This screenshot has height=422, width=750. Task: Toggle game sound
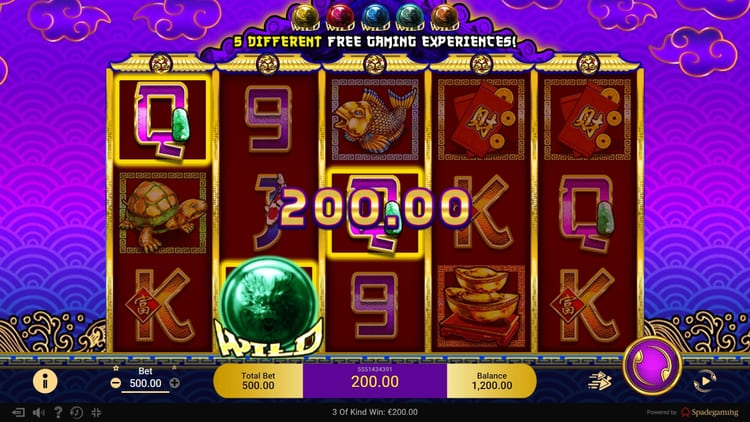tap(39, 412)
